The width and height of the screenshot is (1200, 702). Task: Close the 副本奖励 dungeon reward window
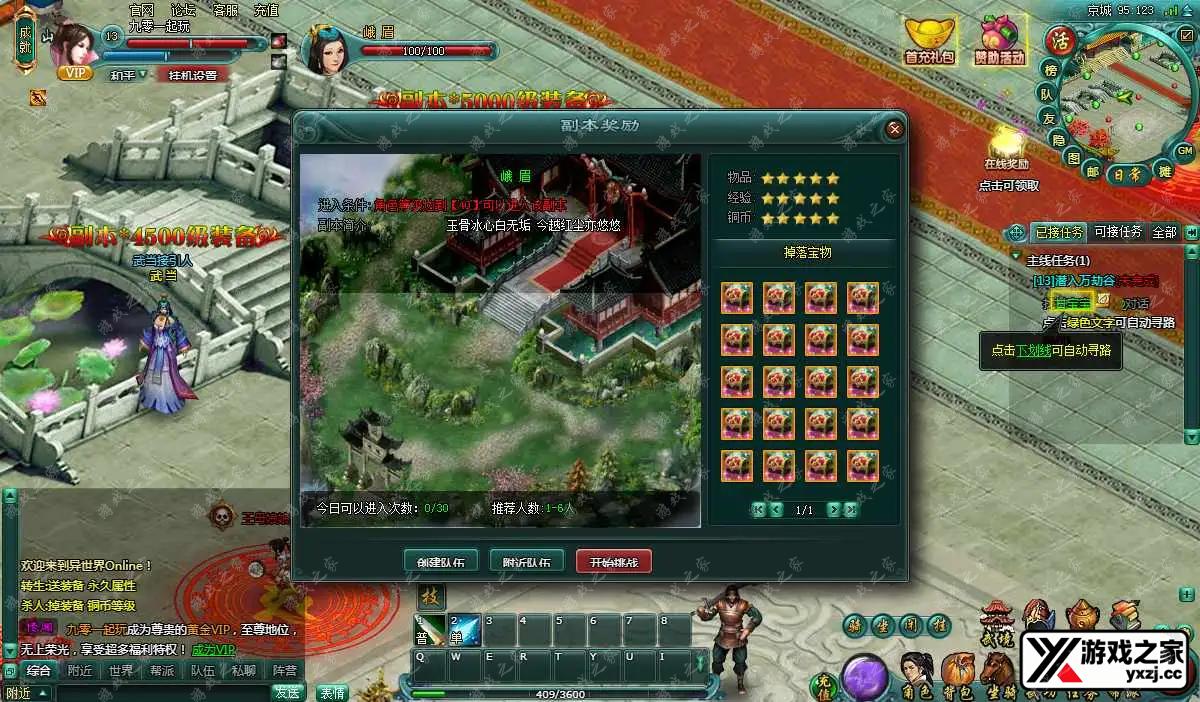(894, 128)
